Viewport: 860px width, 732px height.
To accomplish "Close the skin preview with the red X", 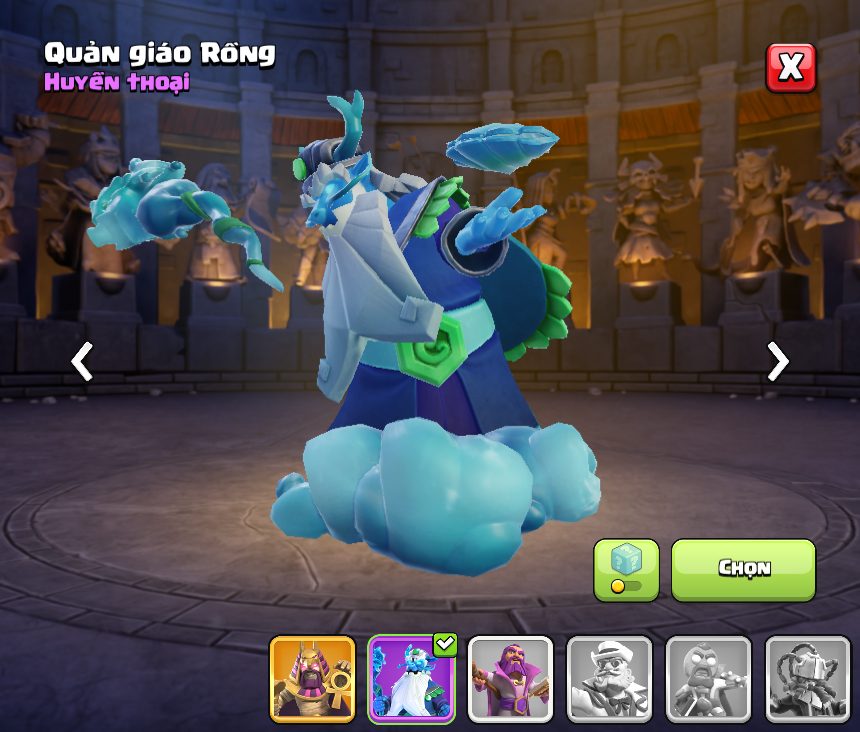I will (x=790, y=68).
